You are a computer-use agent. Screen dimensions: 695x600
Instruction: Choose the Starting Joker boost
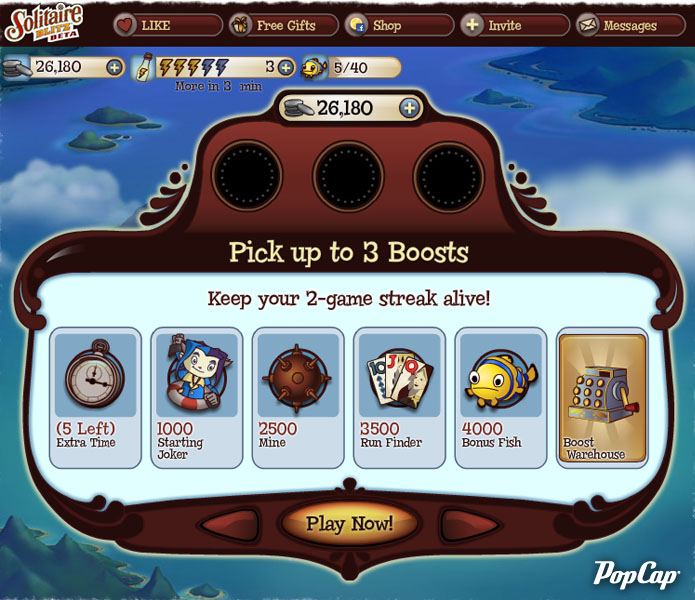coord(197,397)
